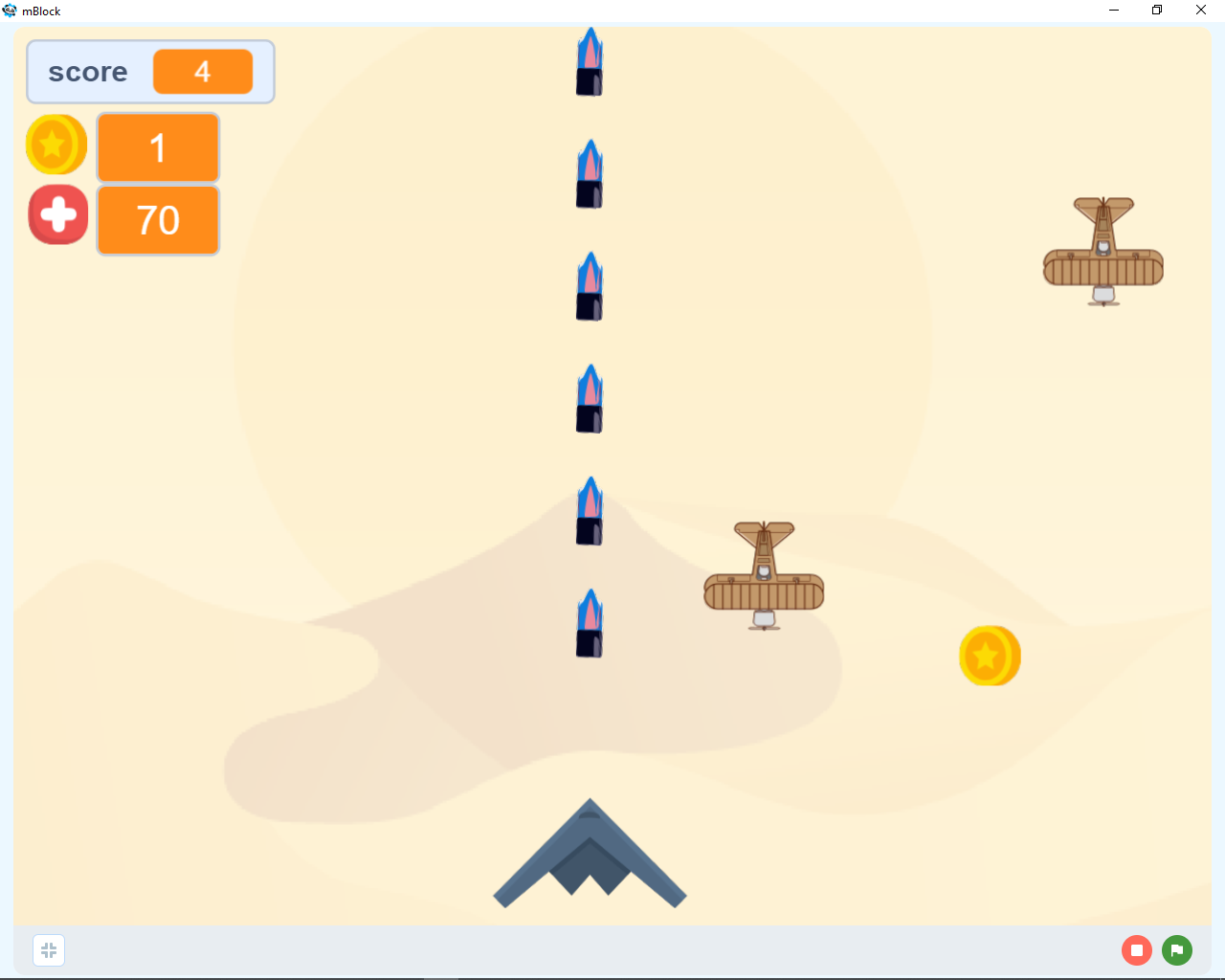The image size is (1225, 980).
Task: Click the mBlock logo in the title bar
Action: point(10,11)
